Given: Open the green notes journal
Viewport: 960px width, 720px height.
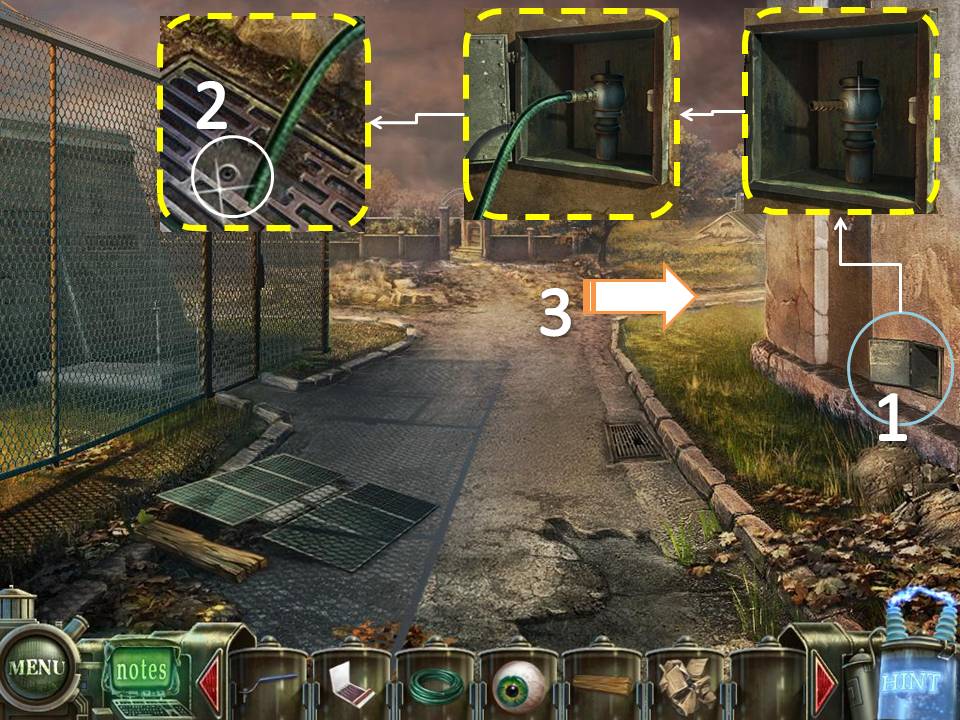Looking at the screenshot, I should [141, 668].
